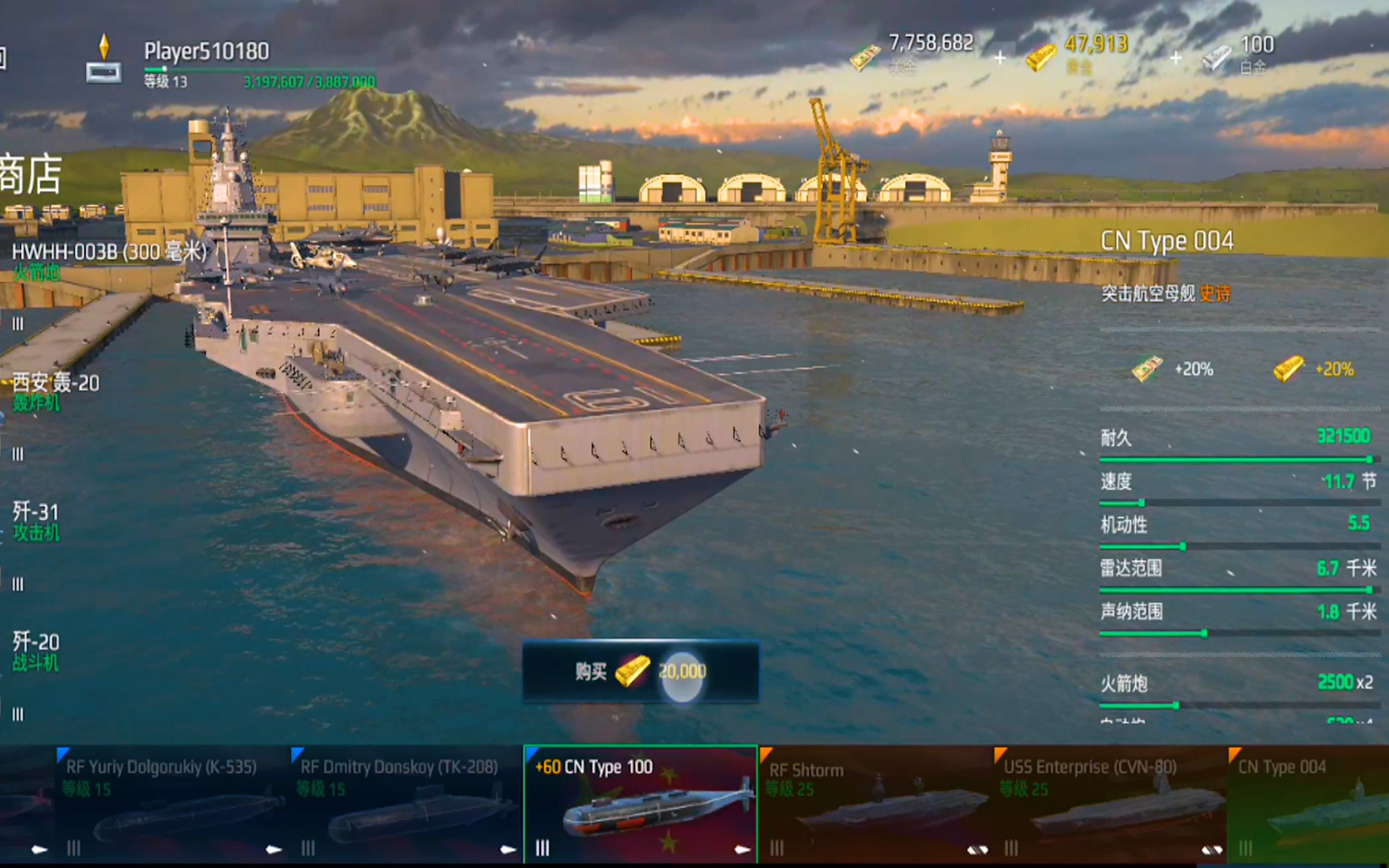The height and width of the screenshot is (868, 1389).
Task: Open the HWHH-003B rocket launcher entry
Action: pos(109,261)
